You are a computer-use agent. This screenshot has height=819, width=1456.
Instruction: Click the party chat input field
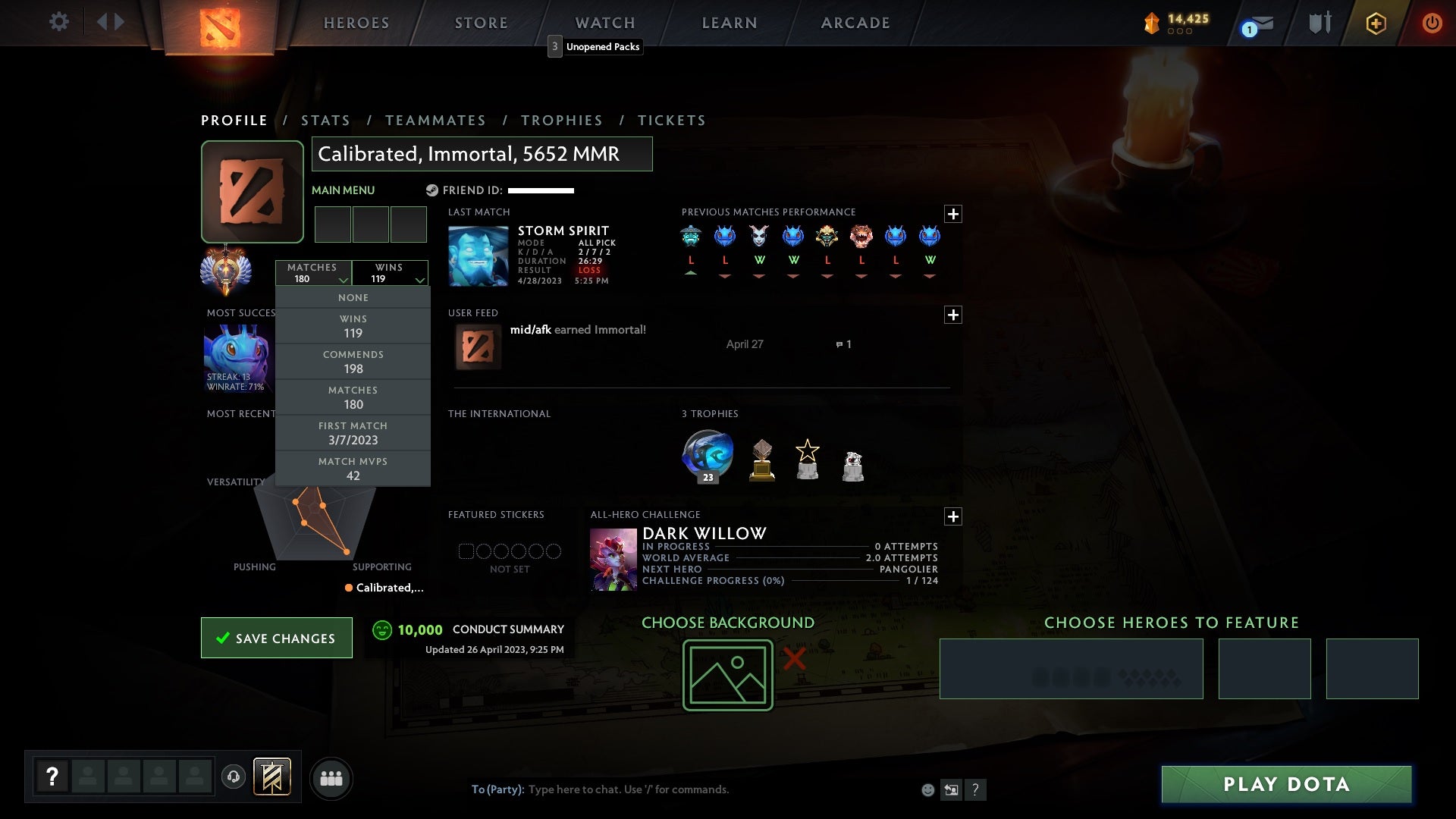[x=629, y=789]
